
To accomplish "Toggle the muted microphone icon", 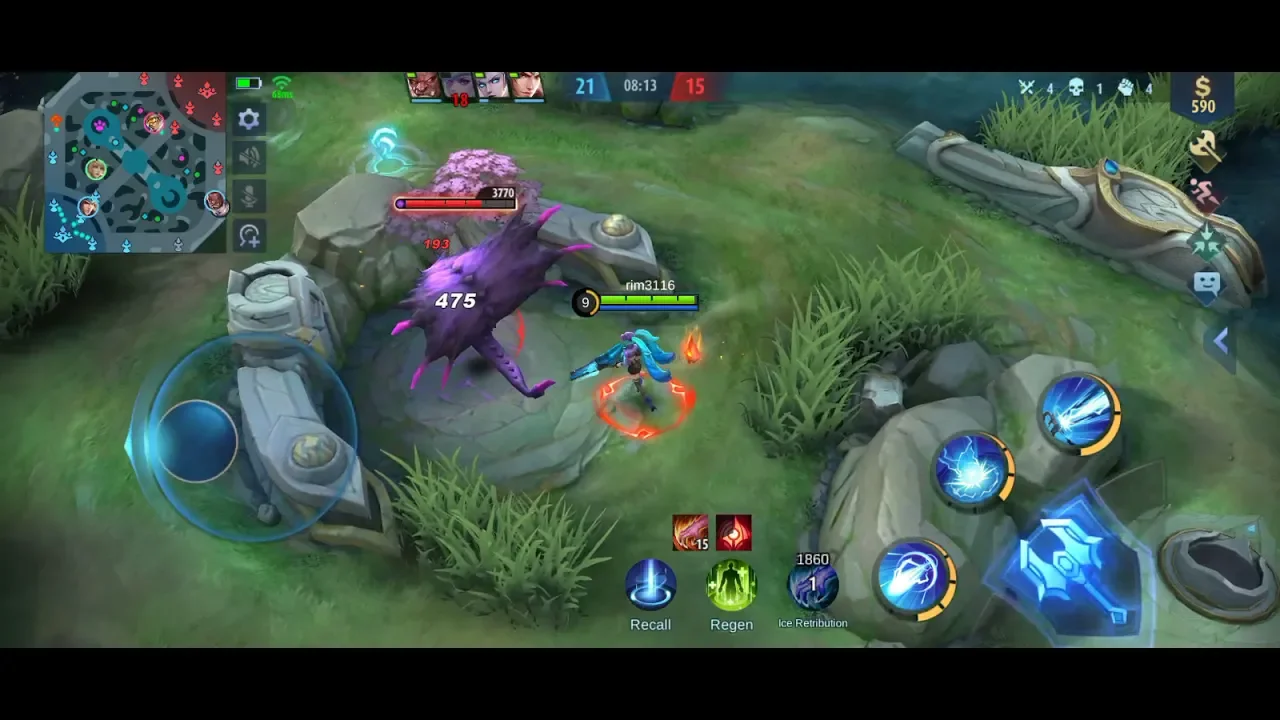I will tap(249, 195).
